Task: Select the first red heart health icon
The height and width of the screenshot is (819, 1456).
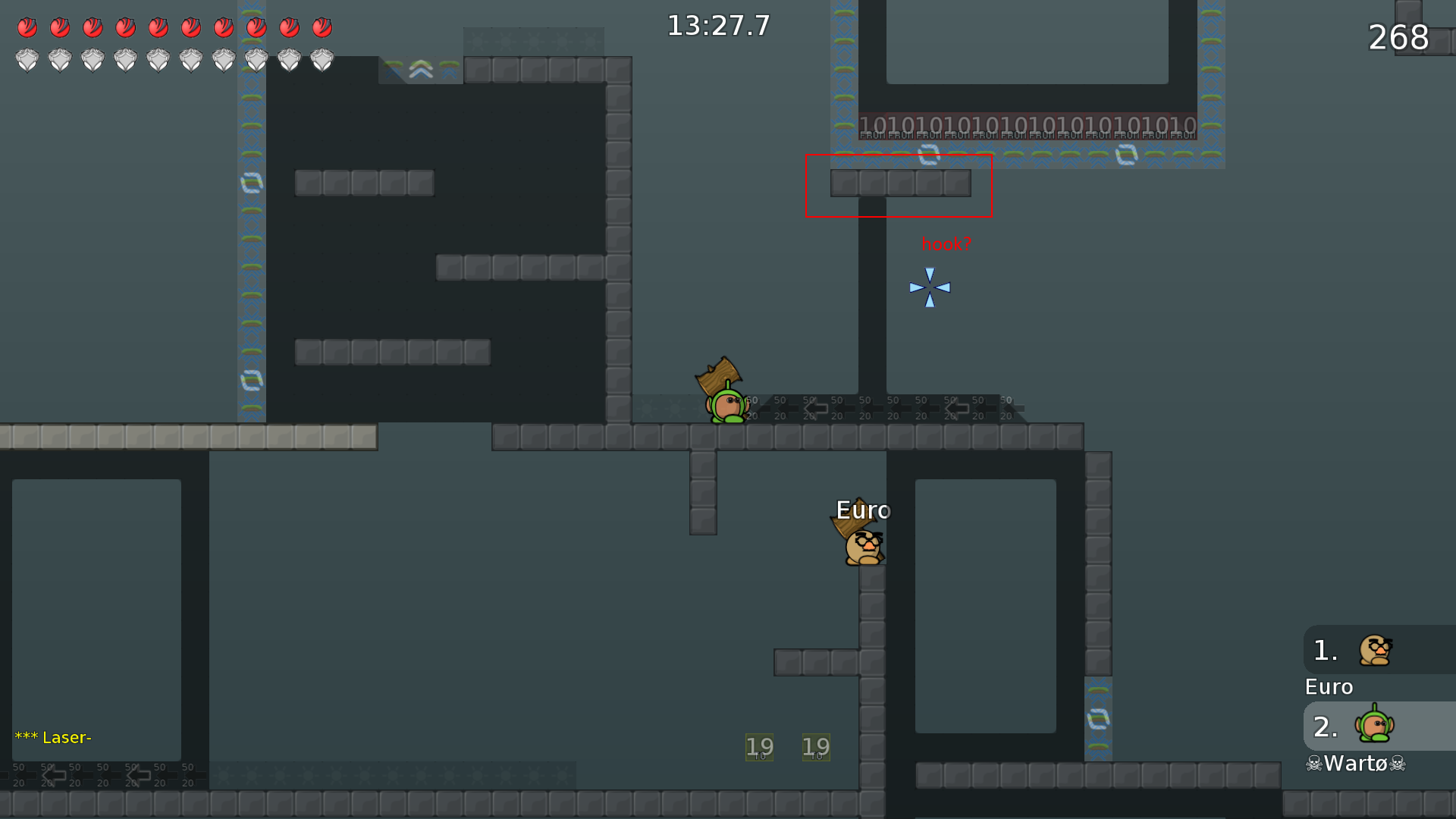Action: (27, 27)
